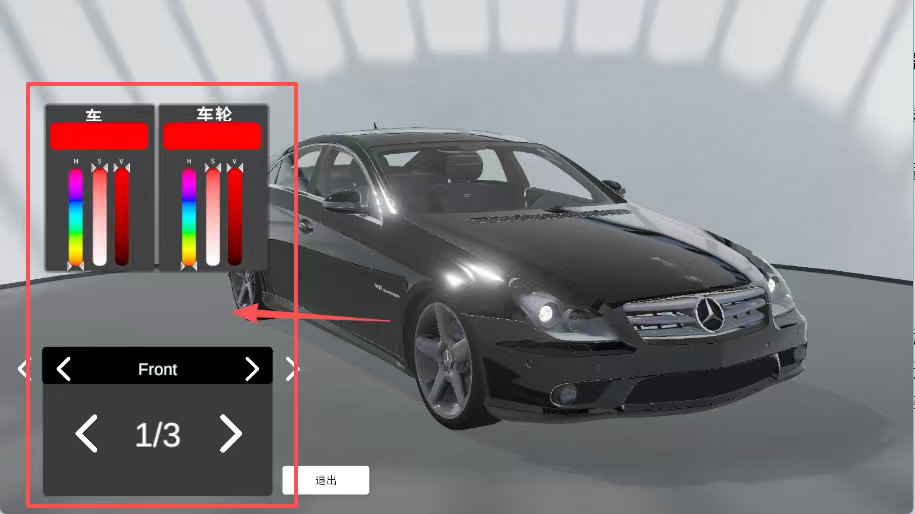Select the red color preview under 车轮
The height and width of the screenshot is (514, 915).
(x=212, y=136)
